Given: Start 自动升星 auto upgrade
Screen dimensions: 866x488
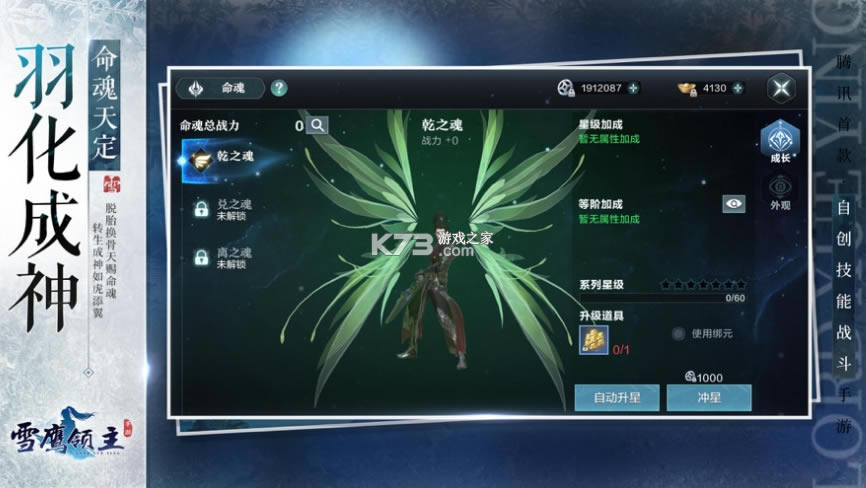Looking at the screenshot, I should tap(616, 397).
